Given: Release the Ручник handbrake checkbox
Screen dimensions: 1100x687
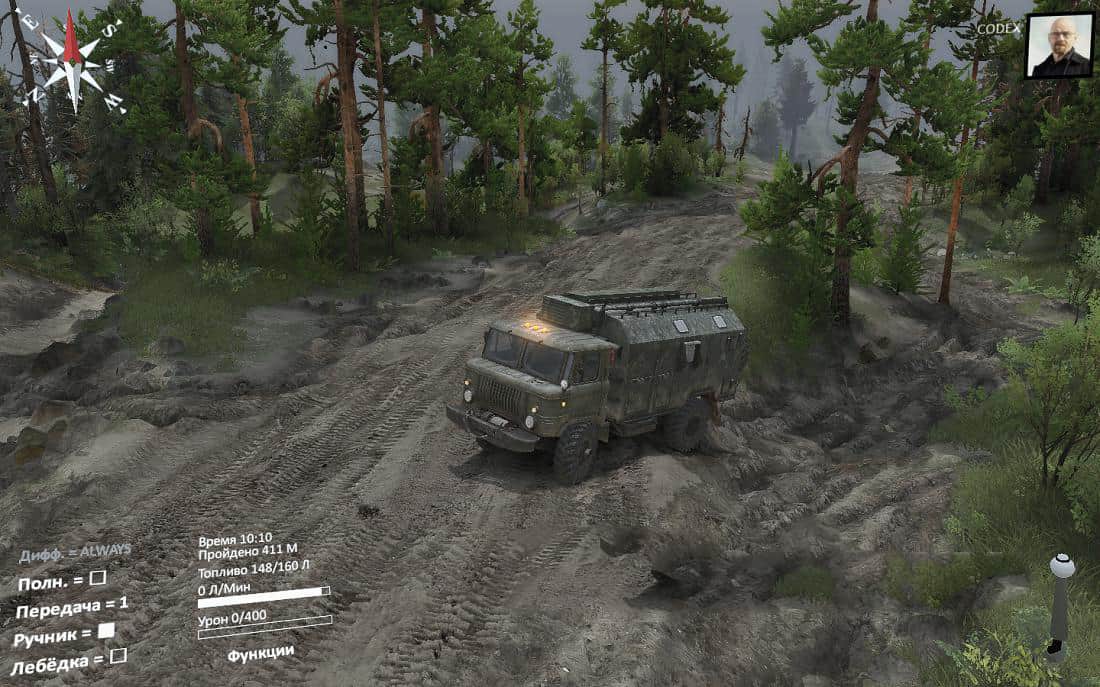Looking at the screenshot, I should (105, 631).
